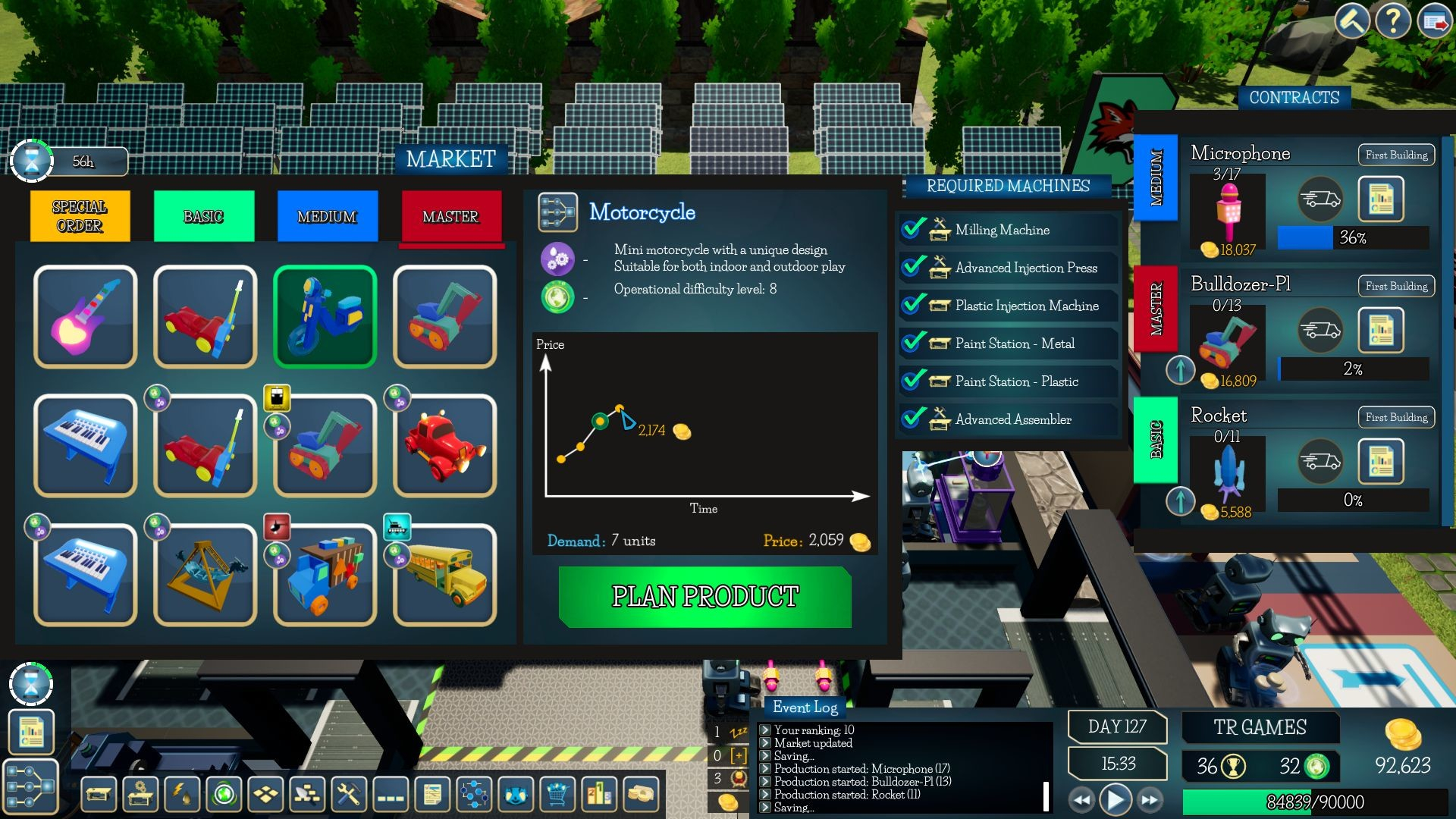1456x819 pixels.
Task: Open the finances coins icon in bottom toolbar
Action: tap(641, 795)
